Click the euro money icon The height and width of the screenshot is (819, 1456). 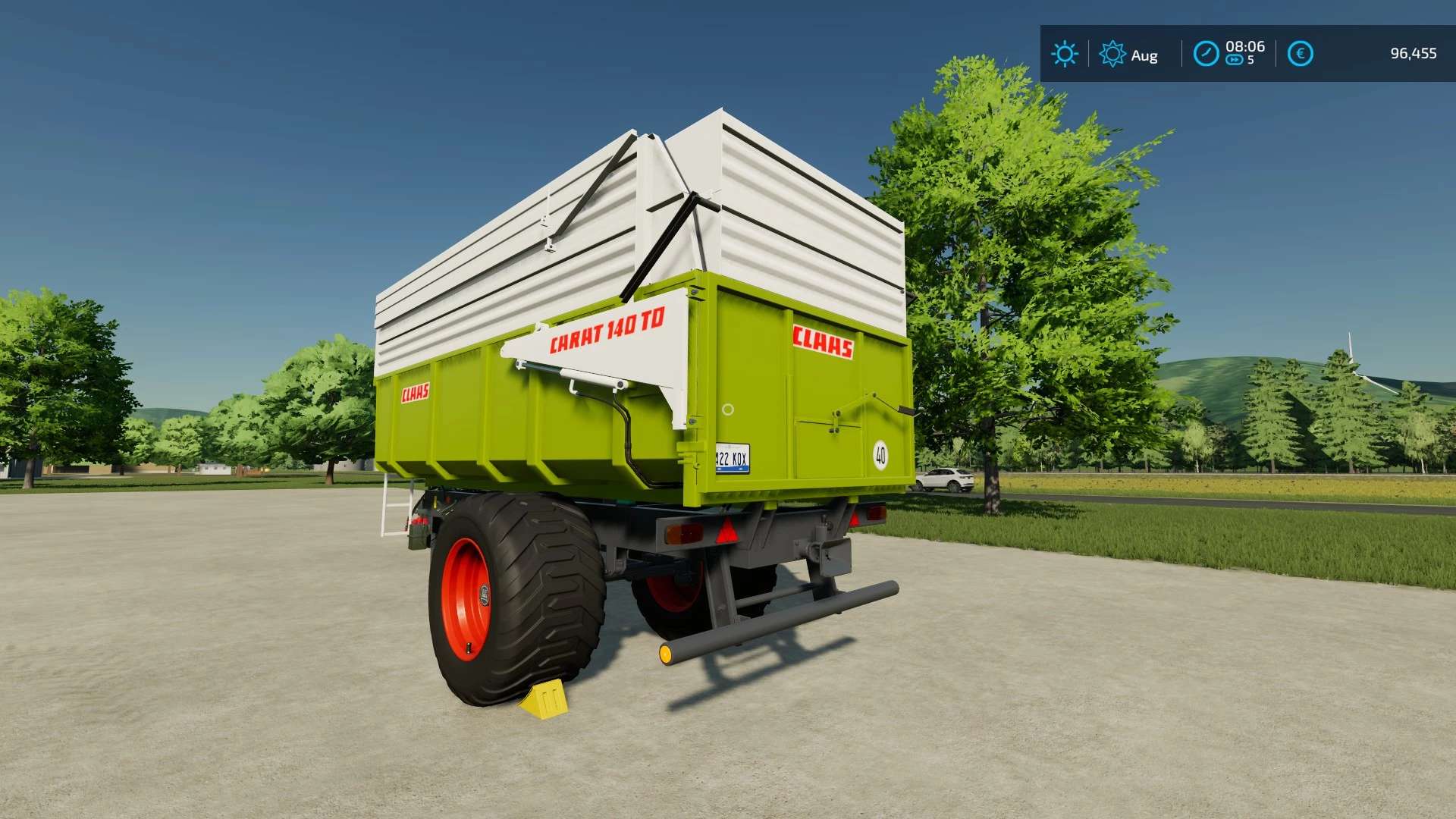tap(1300, 54)
